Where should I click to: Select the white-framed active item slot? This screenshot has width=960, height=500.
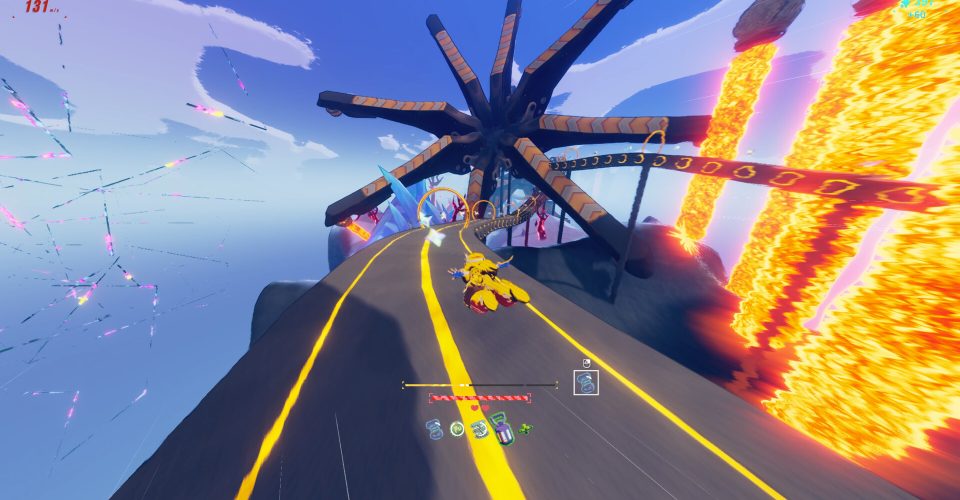[x=586, y=382]
